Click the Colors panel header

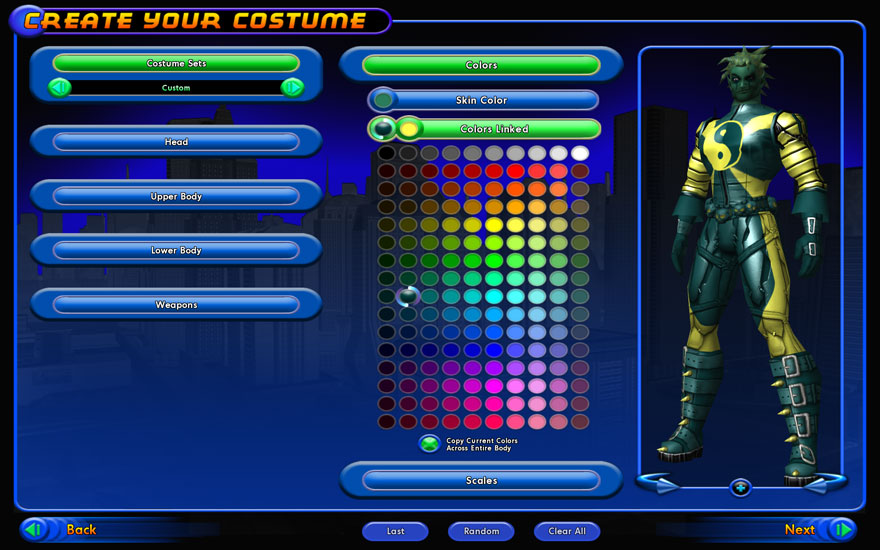481,65
